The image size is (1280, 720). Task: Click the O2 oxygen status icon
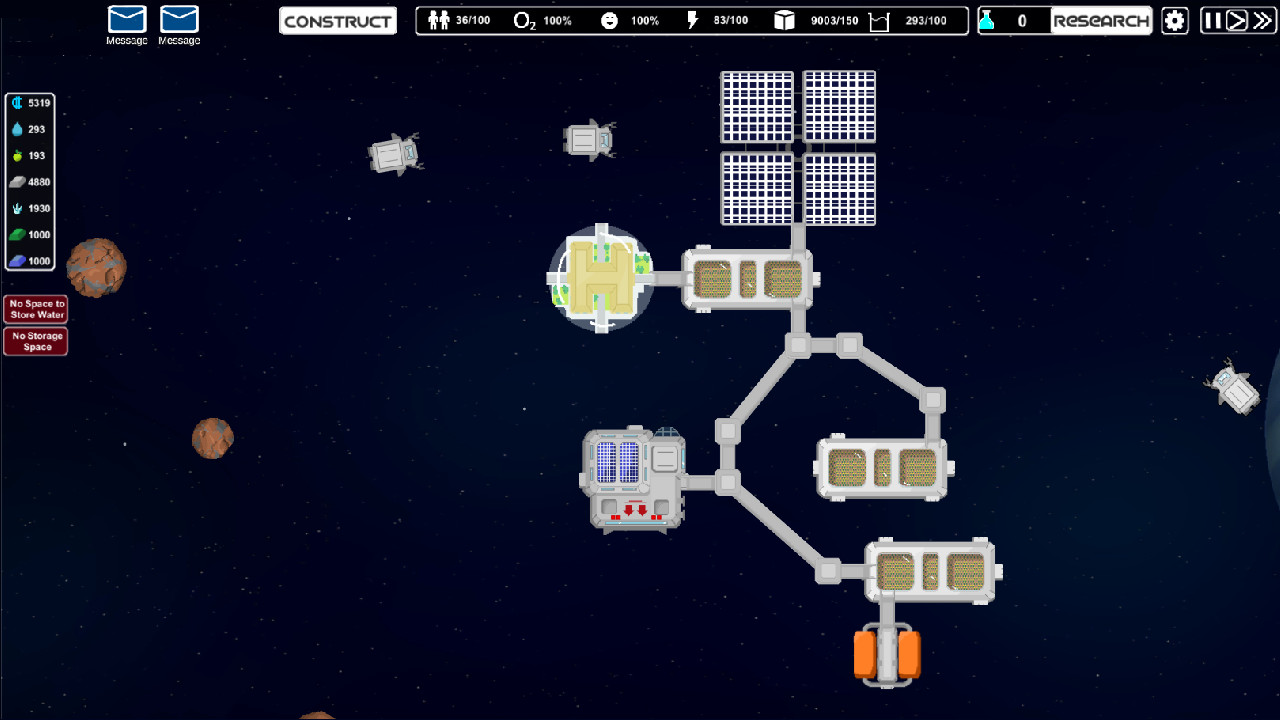tap(523, 20)
